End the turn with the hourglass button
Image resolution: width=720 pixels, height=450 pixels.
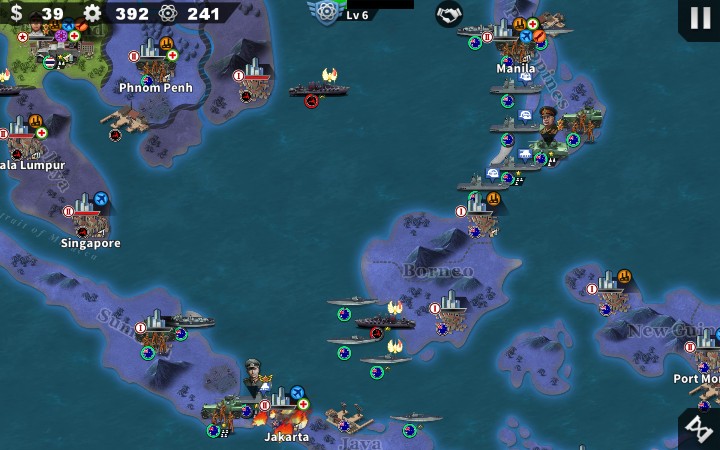click(x=698, y=428)
